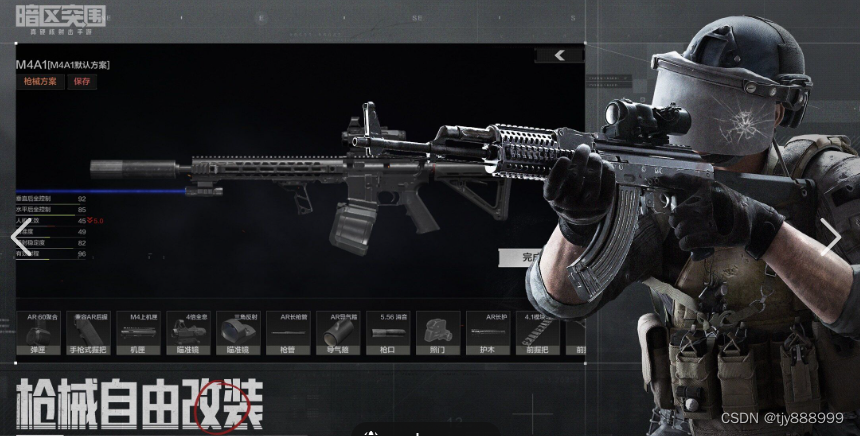The height and width of the screenshot is (436, 860).
Task: Select the reflex sight 瞄准镜 slot
Action: pyautogui.click(x=238, y=334)
